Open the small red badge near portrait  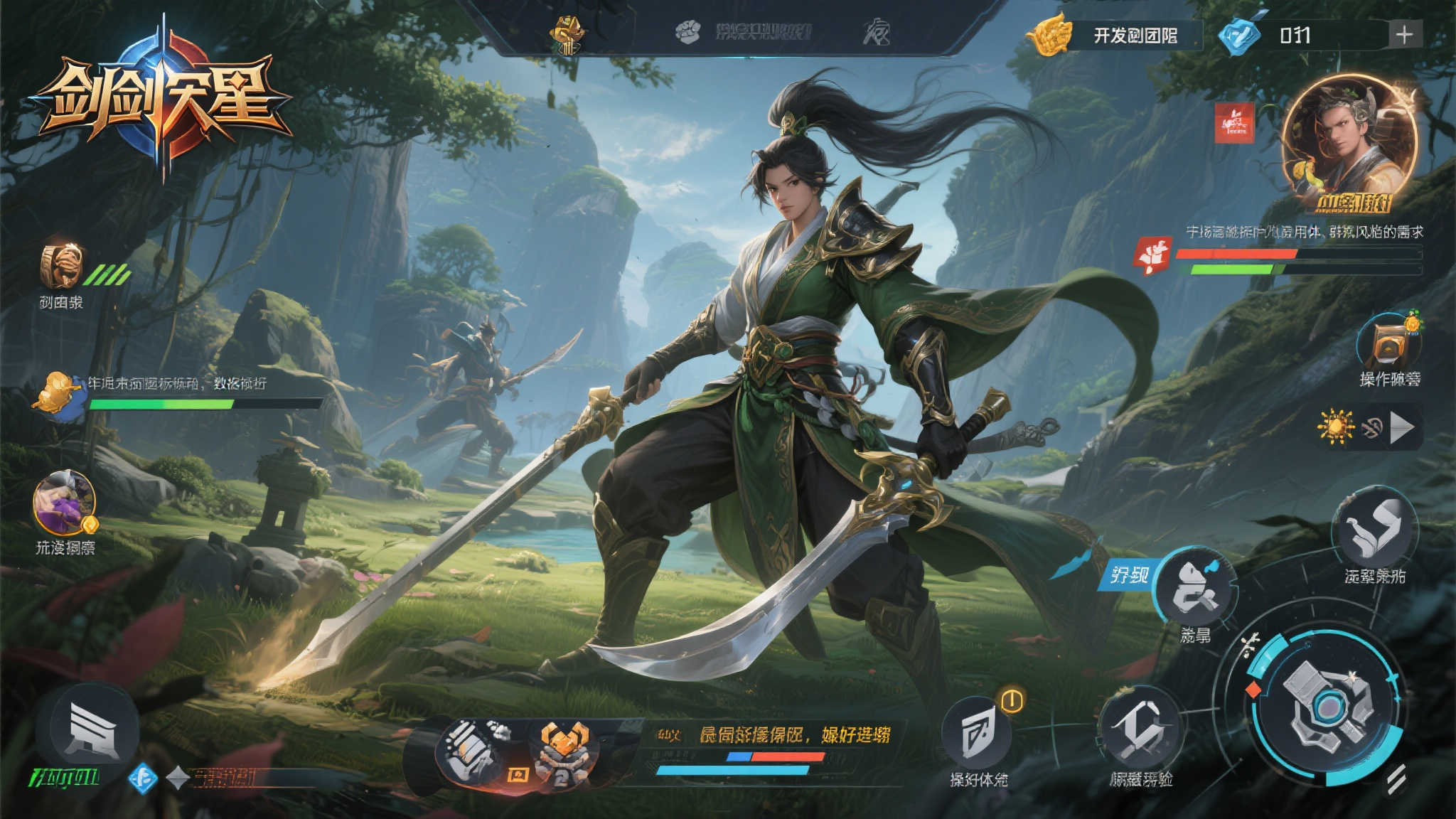[1234, 123]
